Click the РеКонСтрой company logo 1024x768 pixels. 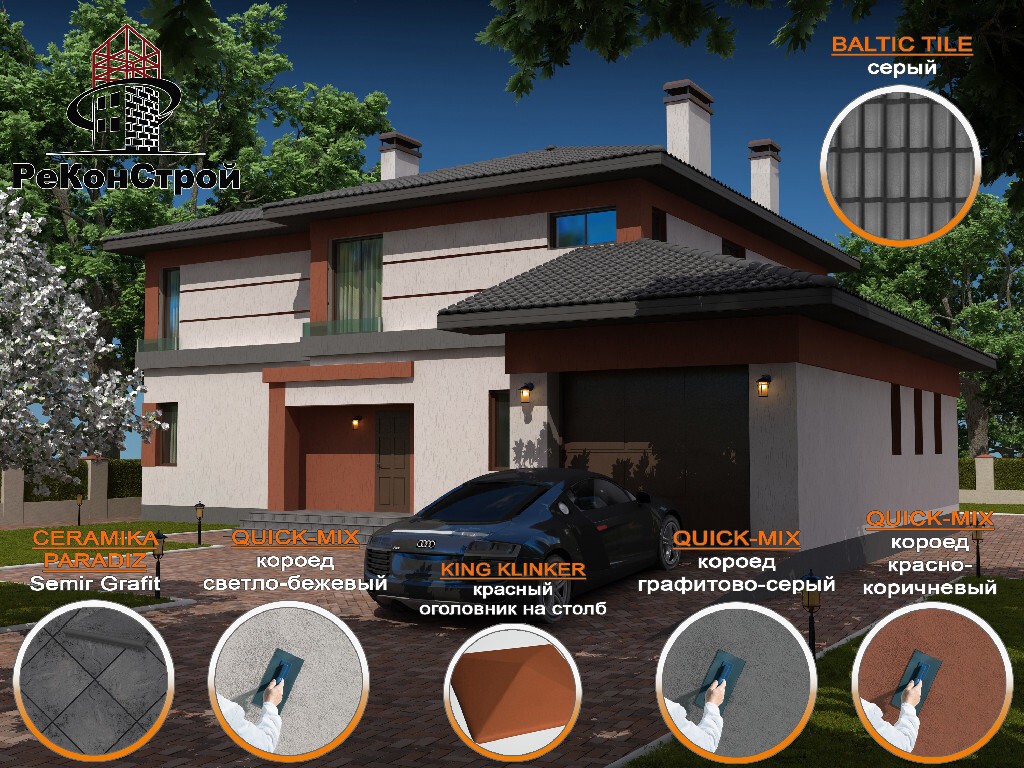[127, 110]
